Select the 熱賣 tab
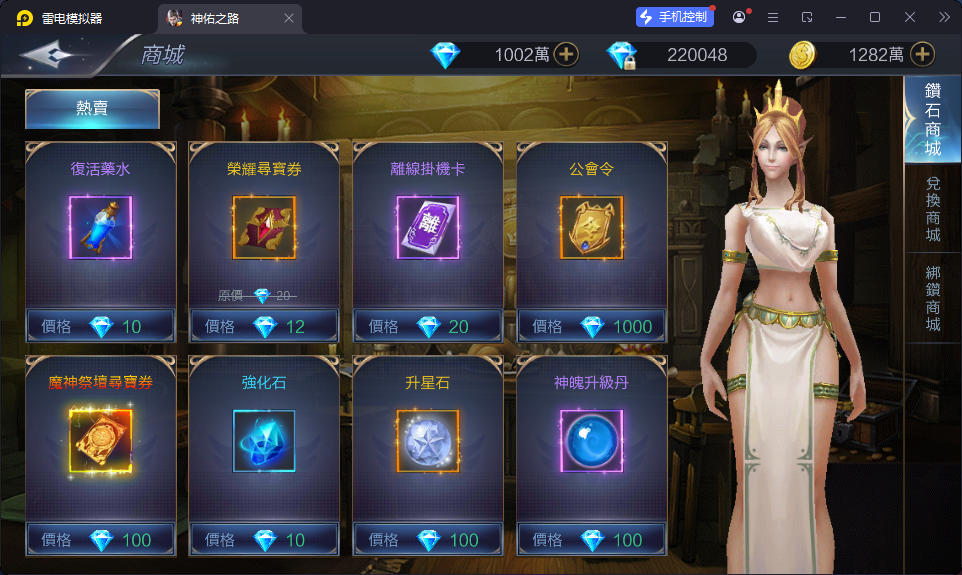Viewport: 962px width, 575px height. pos(92,109)
